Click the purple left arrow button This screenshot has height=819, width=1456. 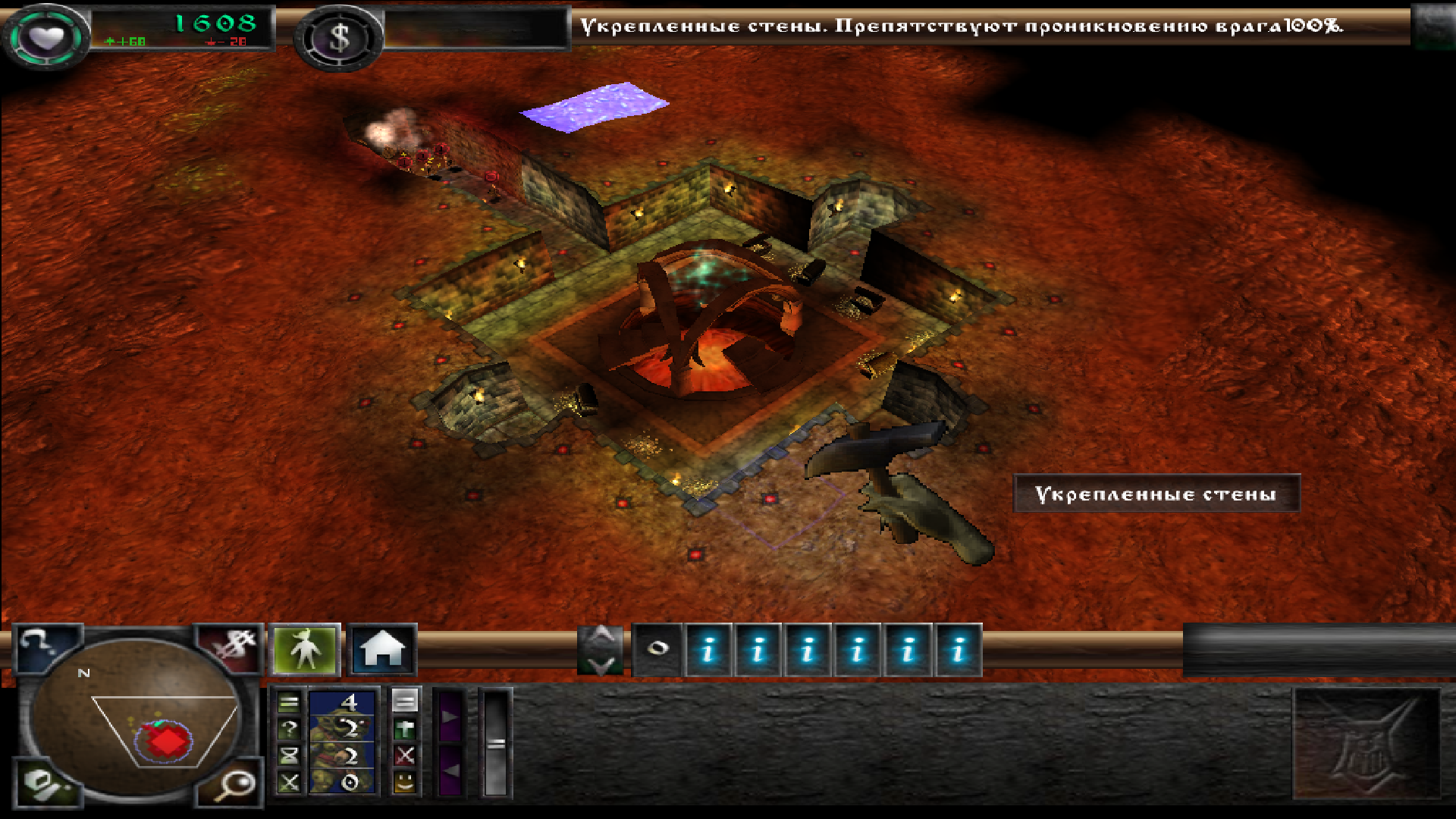[x=450, y=770]
